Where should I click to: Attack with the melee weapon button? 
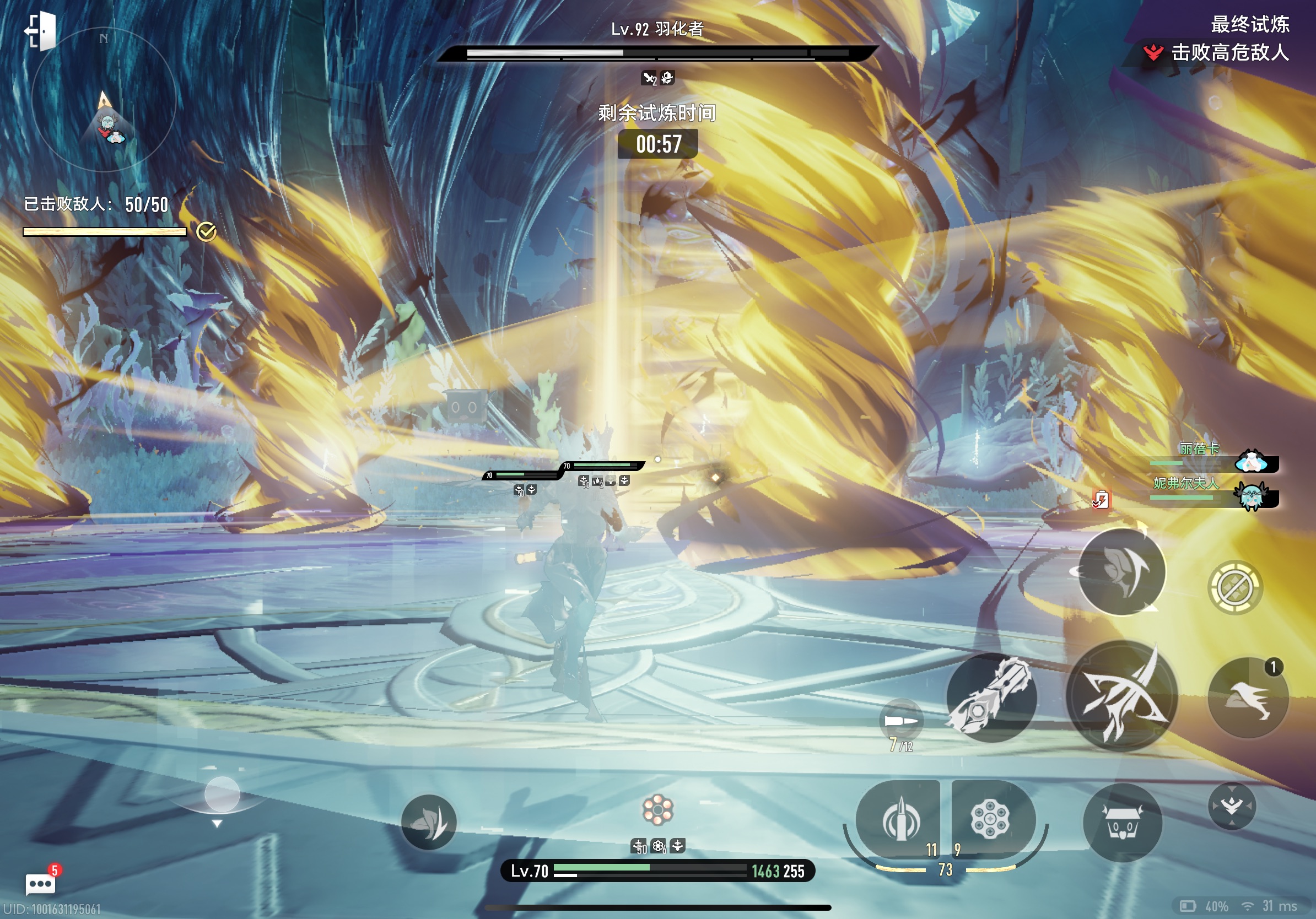[x=991, y=698]
